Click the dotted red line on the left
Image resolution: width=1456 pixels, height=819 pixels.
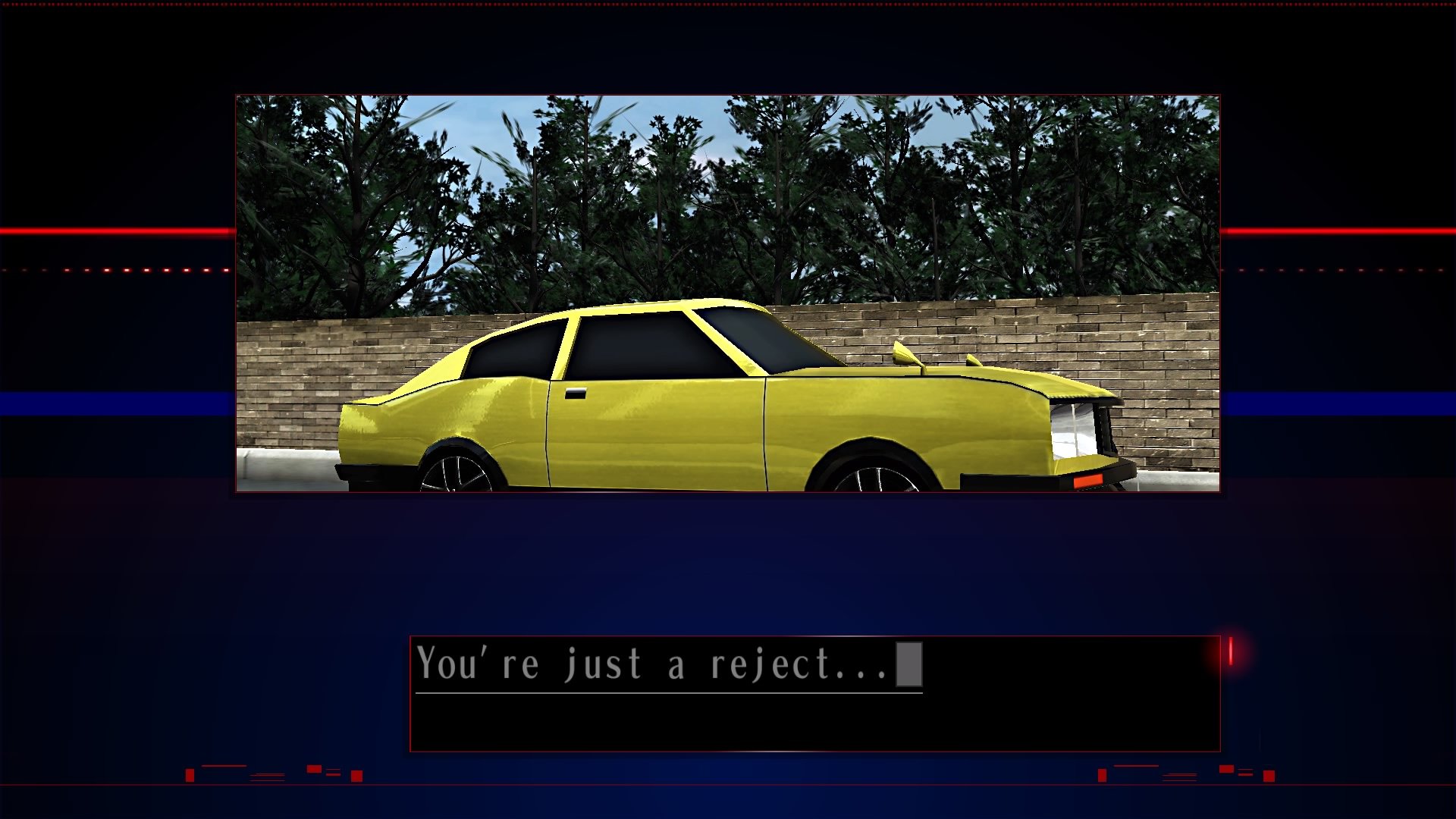coord(114,269)
